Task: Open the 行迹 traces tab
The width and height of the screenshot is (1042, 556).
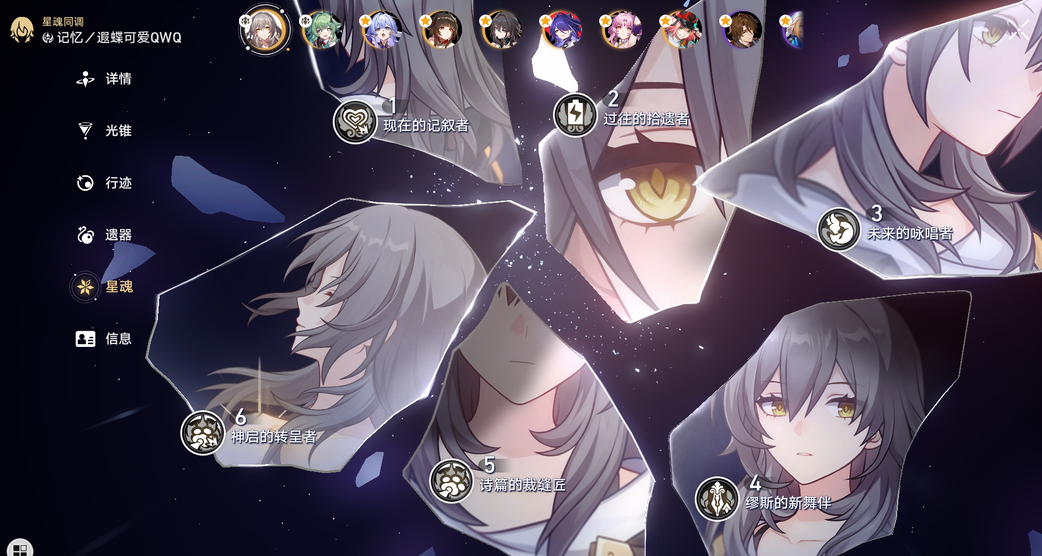Action: [x=106, y=183]
